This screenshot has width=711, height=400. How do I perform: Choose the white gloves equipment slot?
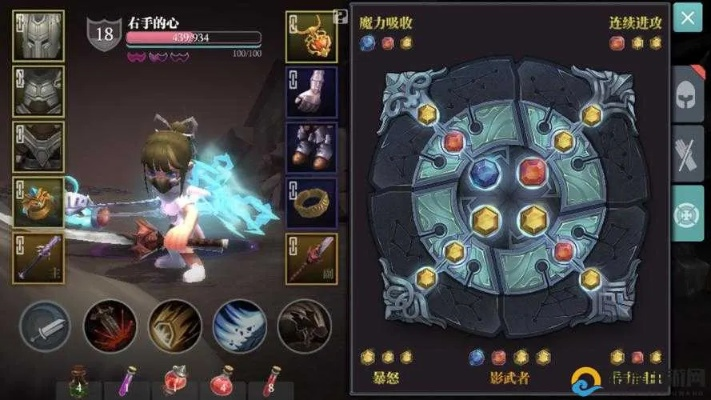tap(310, 92)
